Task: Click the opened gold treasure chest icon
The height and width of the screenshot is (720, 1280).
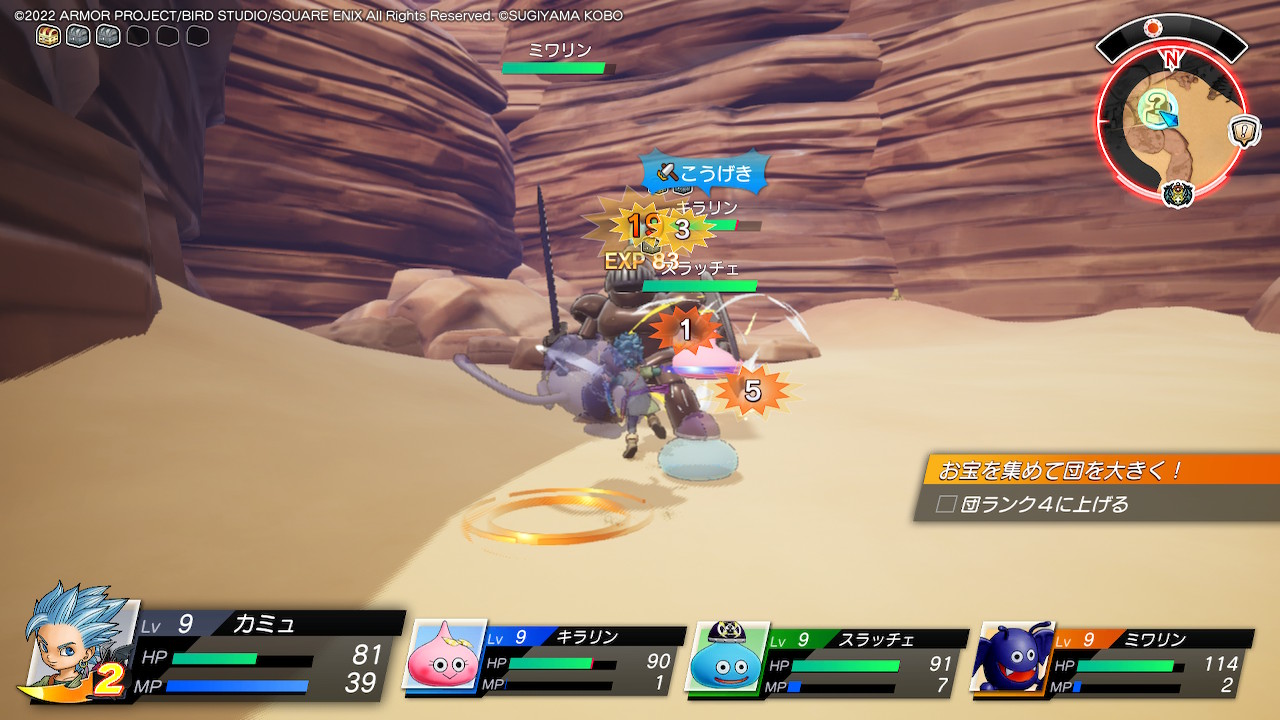Action: [48, 36]
